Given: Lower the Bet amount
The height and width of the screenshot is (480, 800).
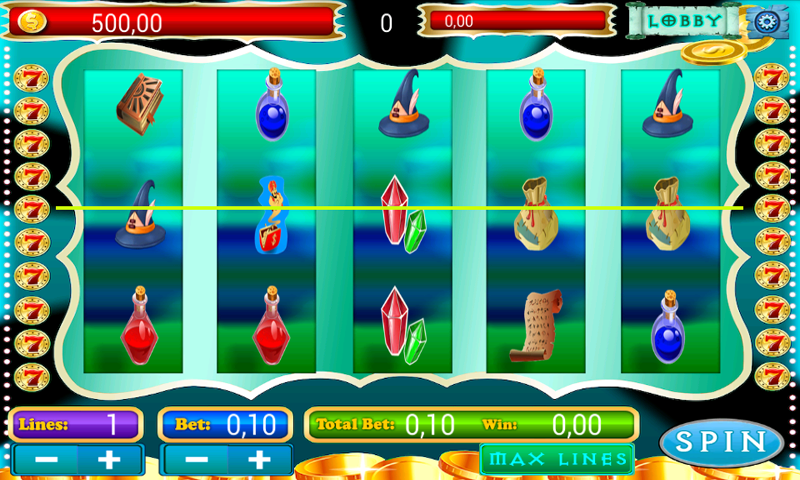Looking at the screenshot, I should coord(196,460).
